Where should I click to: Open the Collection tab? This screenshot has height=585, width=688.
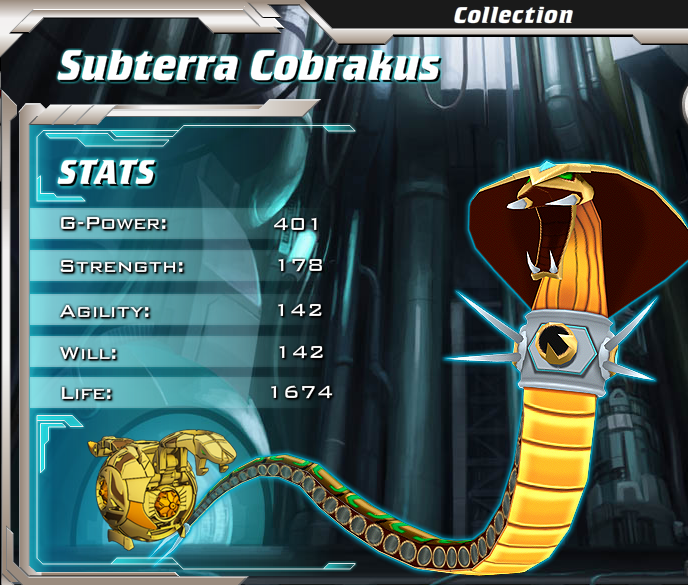pyautogui.click(x=513, y=15)
